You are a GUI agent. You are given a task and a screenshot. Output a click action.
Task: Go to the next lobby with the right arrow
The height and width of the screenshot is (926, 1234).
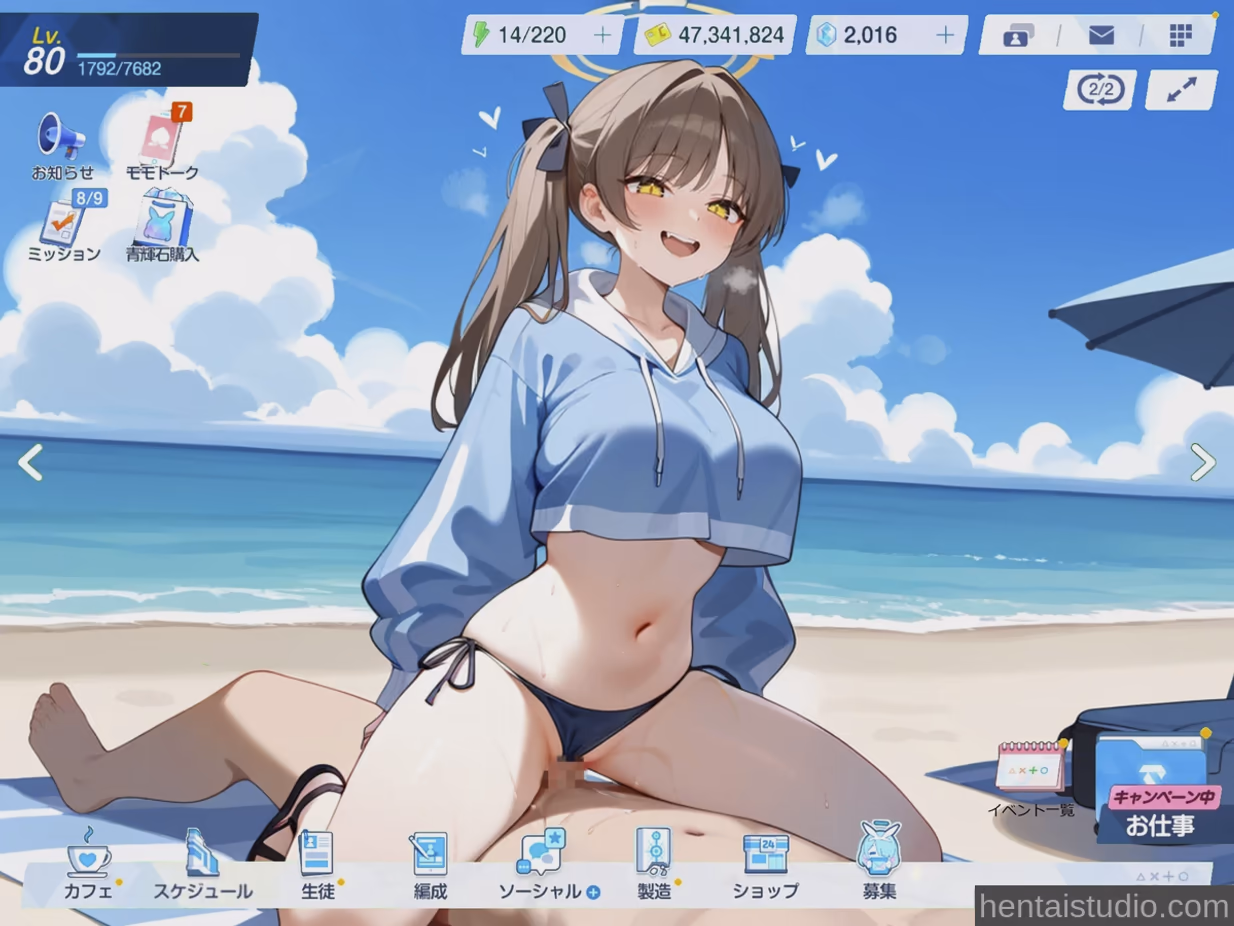point(1203,462)
